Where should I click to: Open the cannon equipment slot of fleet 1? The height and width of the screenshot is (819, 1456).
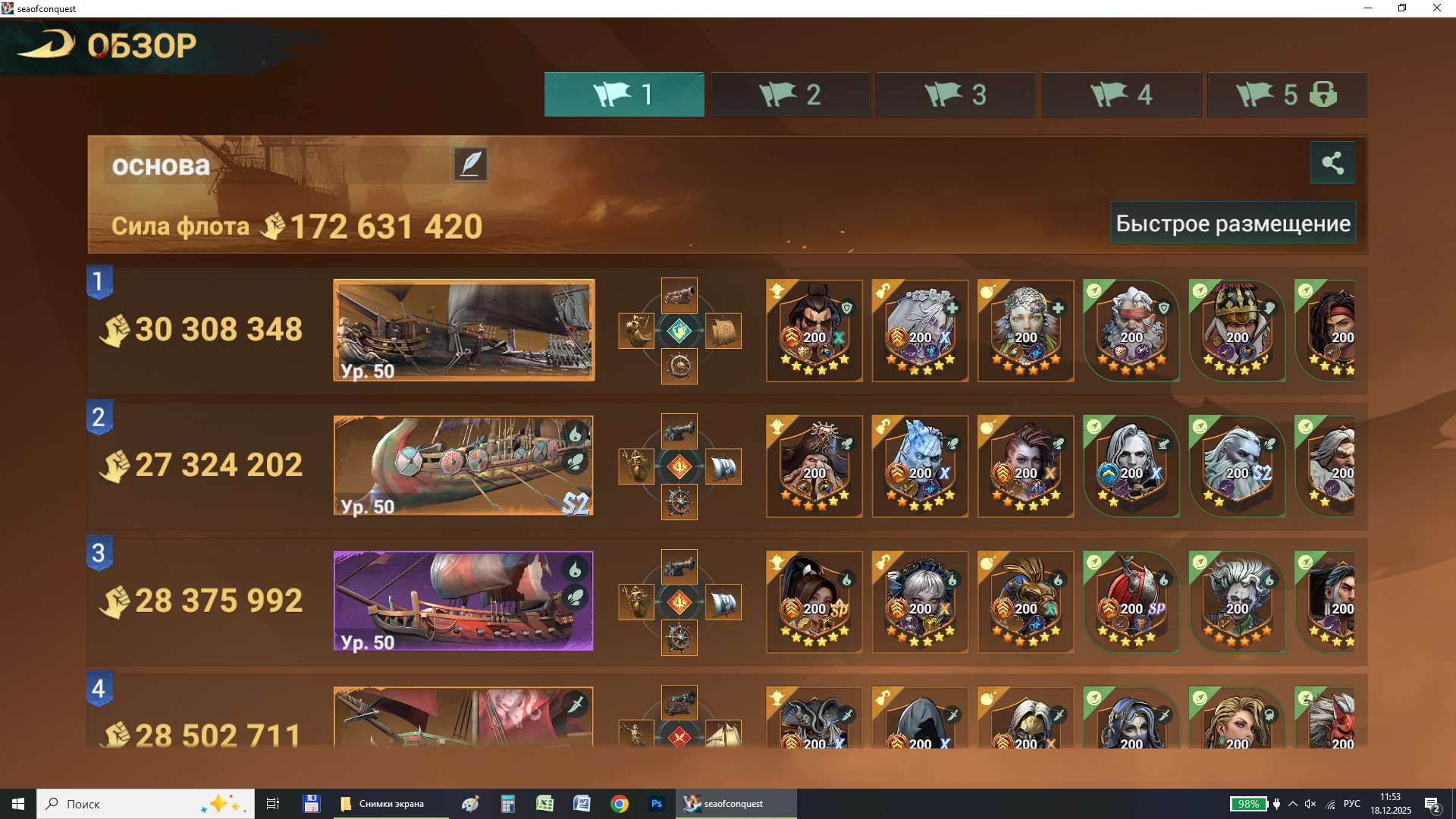point(680,296)
